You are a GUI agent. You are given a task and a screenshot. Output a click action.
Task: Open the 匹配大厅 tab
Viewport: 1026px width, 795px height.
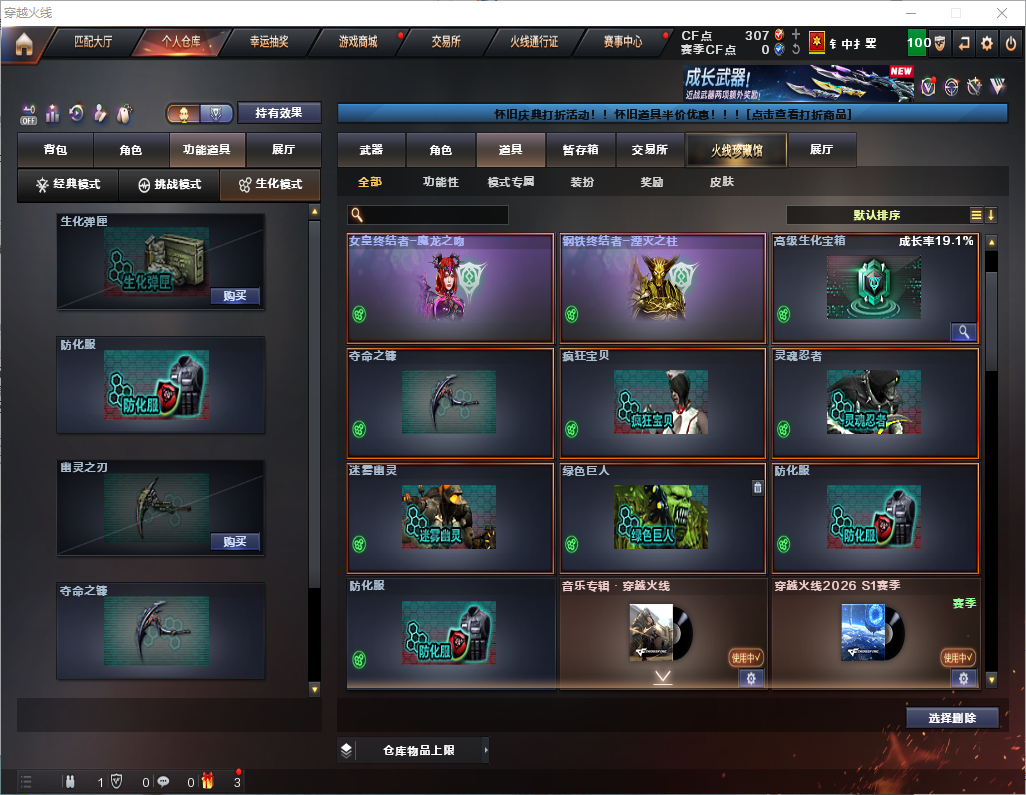coord(93,43)
